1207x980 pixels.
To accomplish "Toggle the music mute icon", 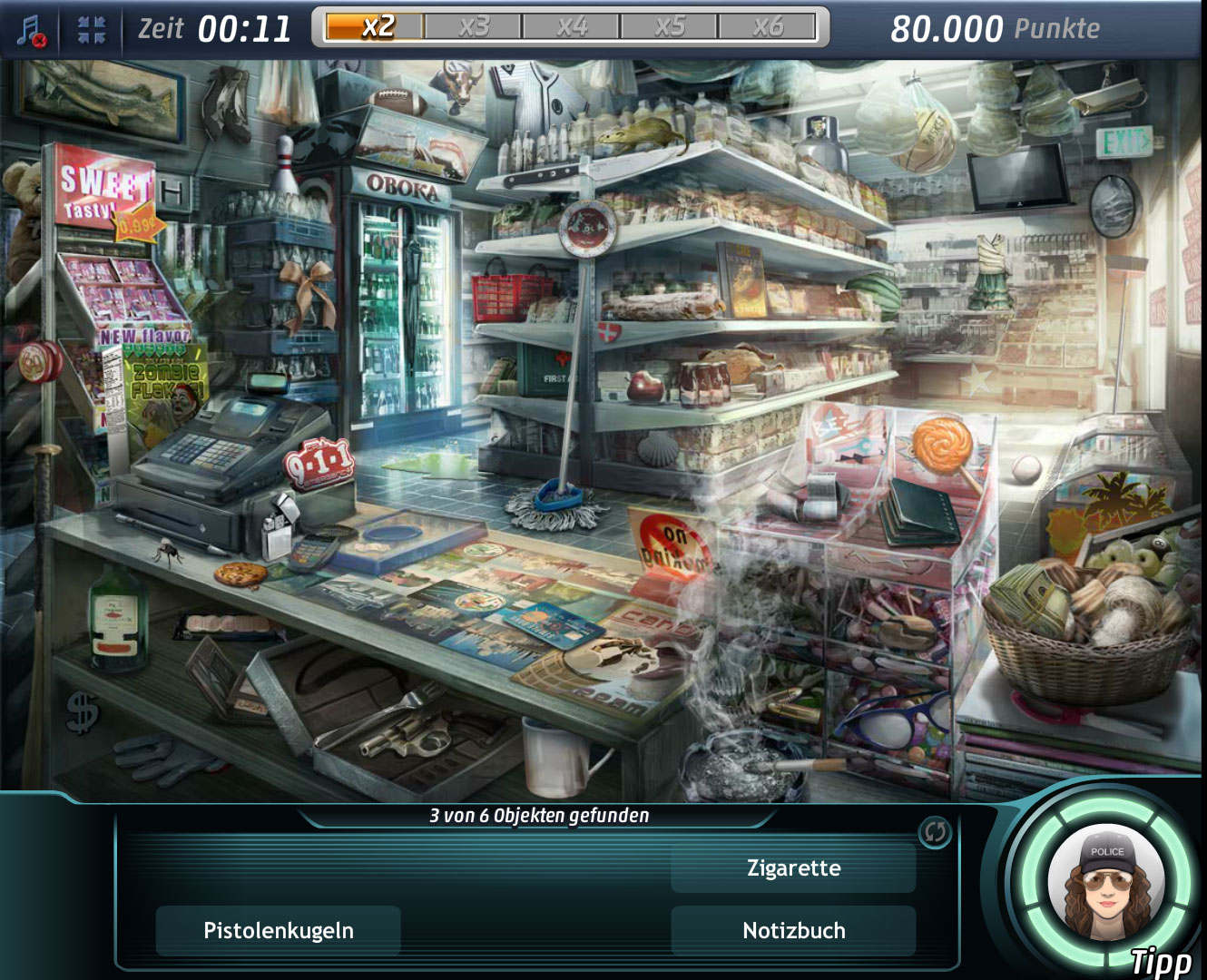I will tap(32, 30).
